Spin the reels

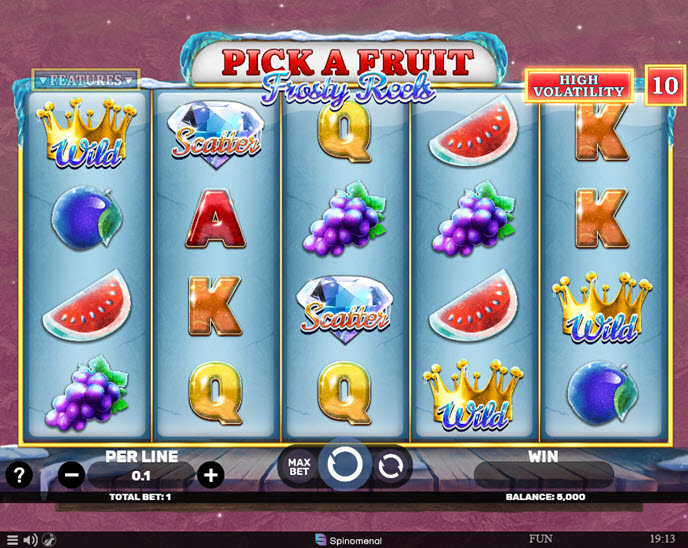tap(344, 466)
